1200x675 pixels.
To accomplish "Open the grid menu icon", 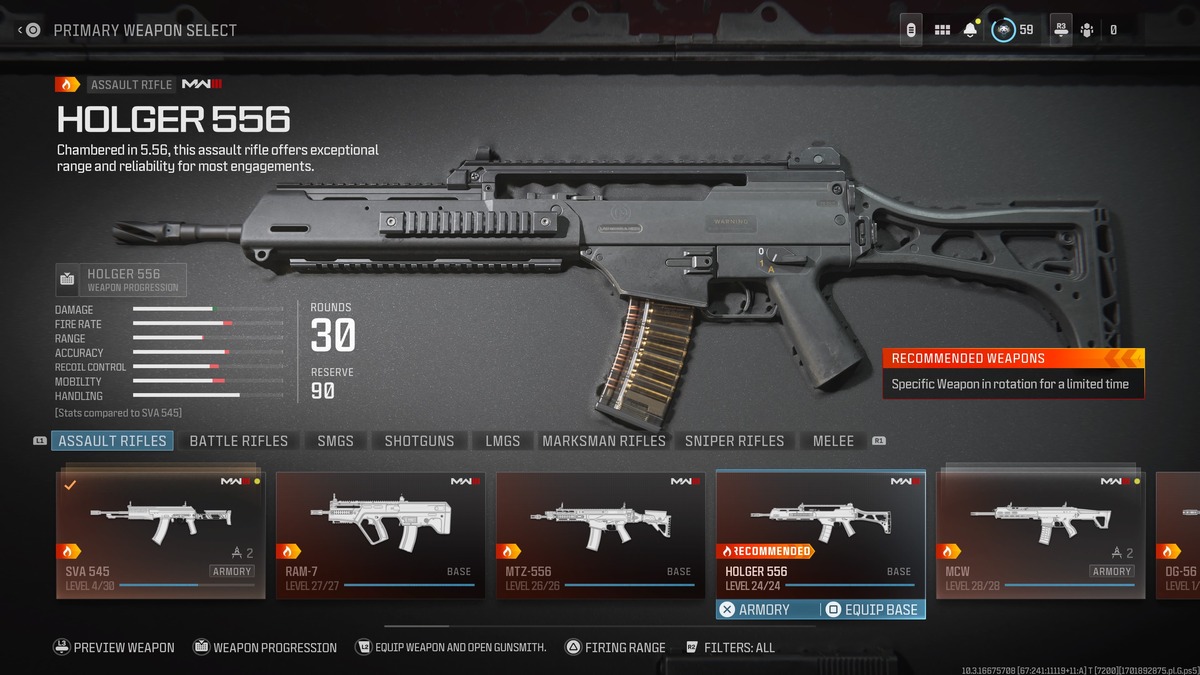I will click(x=942, y=30).
